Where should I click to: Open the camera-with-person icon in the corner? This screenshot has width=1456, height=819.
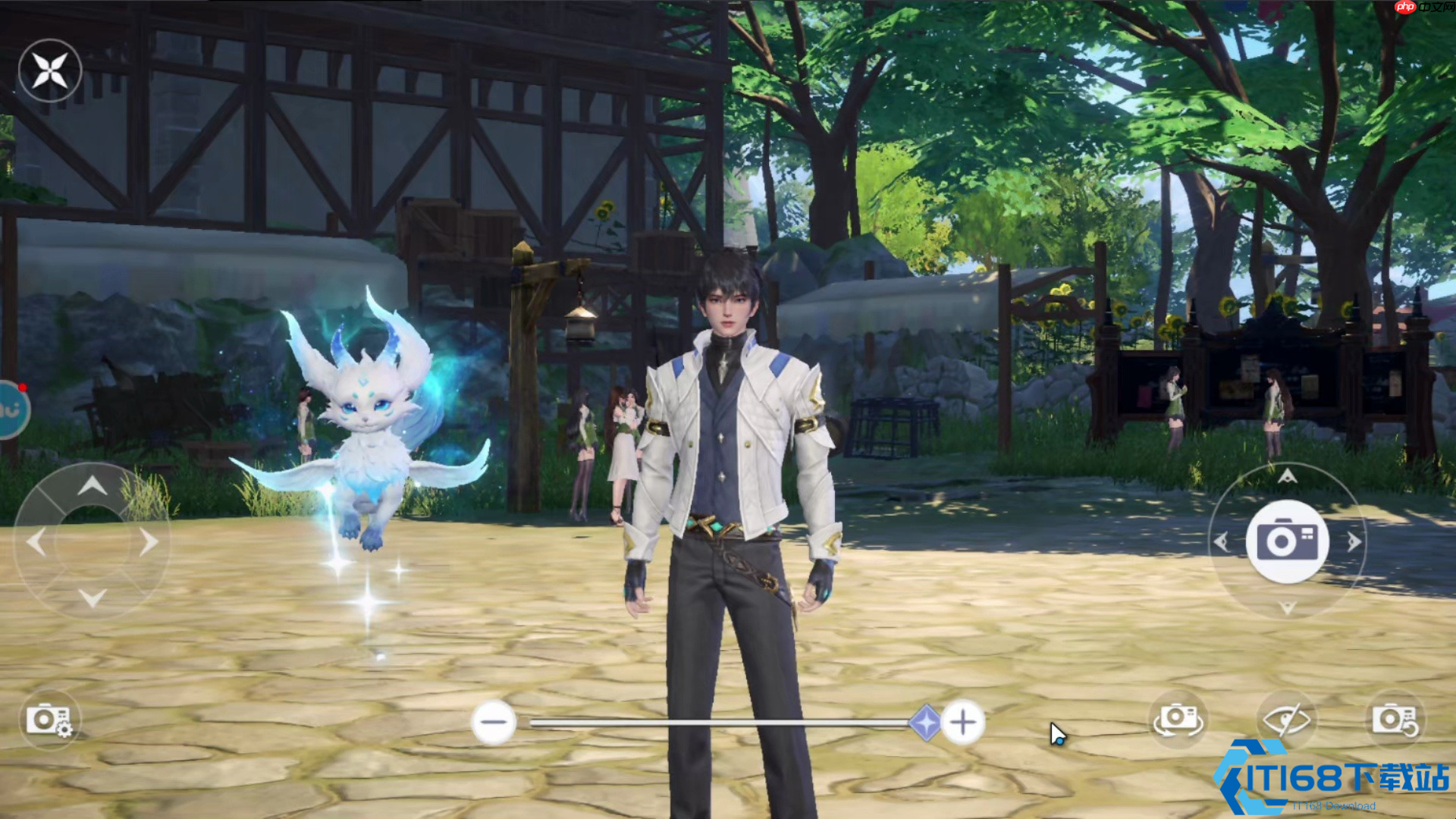(1395, 720)
